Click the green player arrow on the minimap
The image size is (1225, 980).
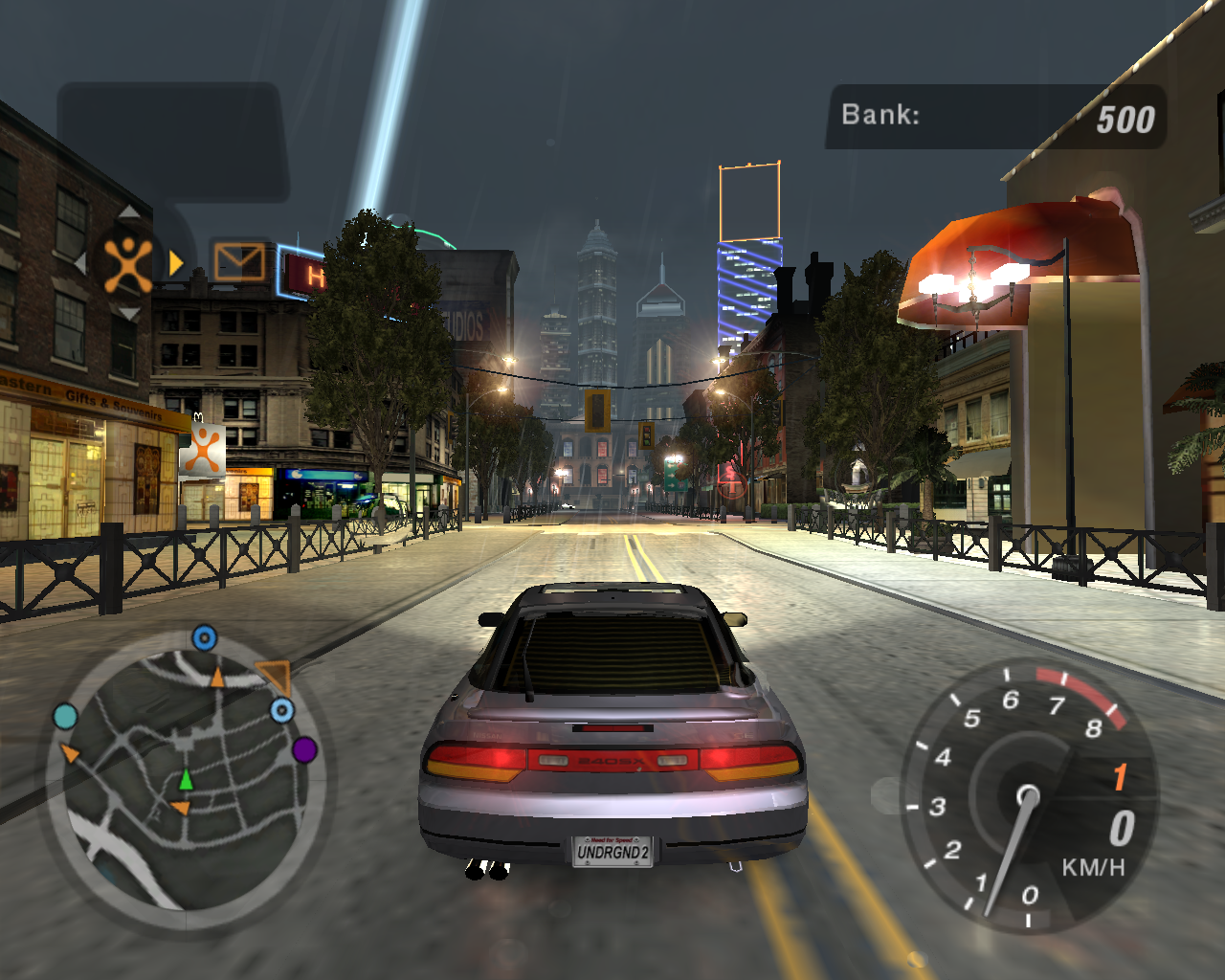pyautogui.click(x=186, y=780)
